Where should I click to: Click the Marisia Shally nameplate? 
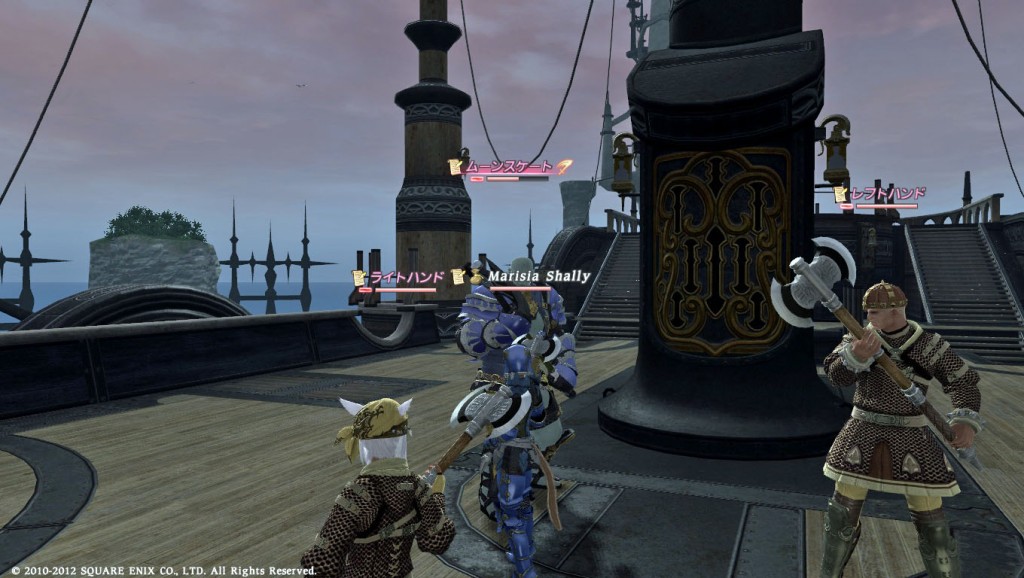click(x=538, y=276)
